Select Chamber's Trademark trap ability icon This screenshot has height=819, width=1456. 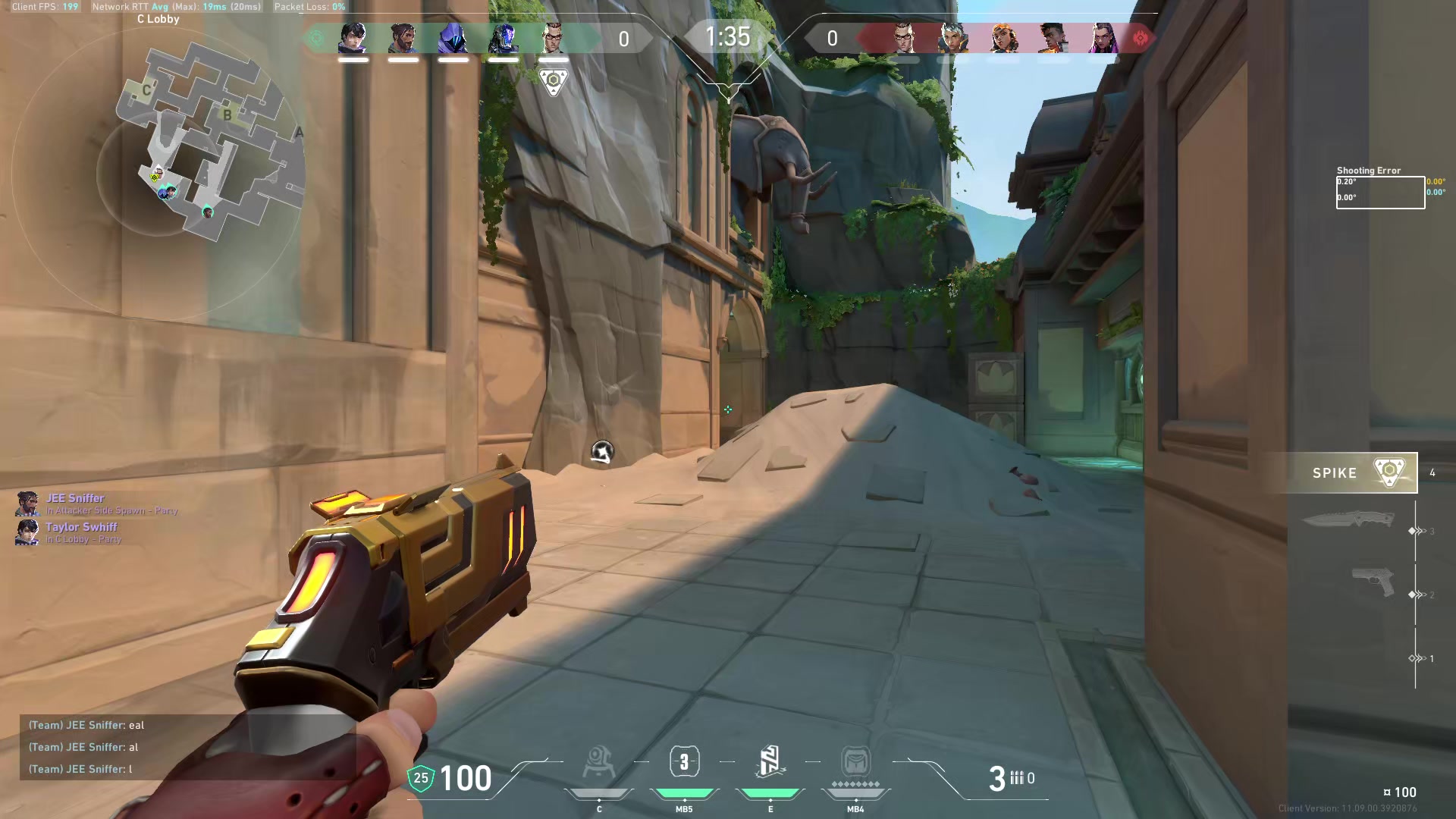(599, 763)
